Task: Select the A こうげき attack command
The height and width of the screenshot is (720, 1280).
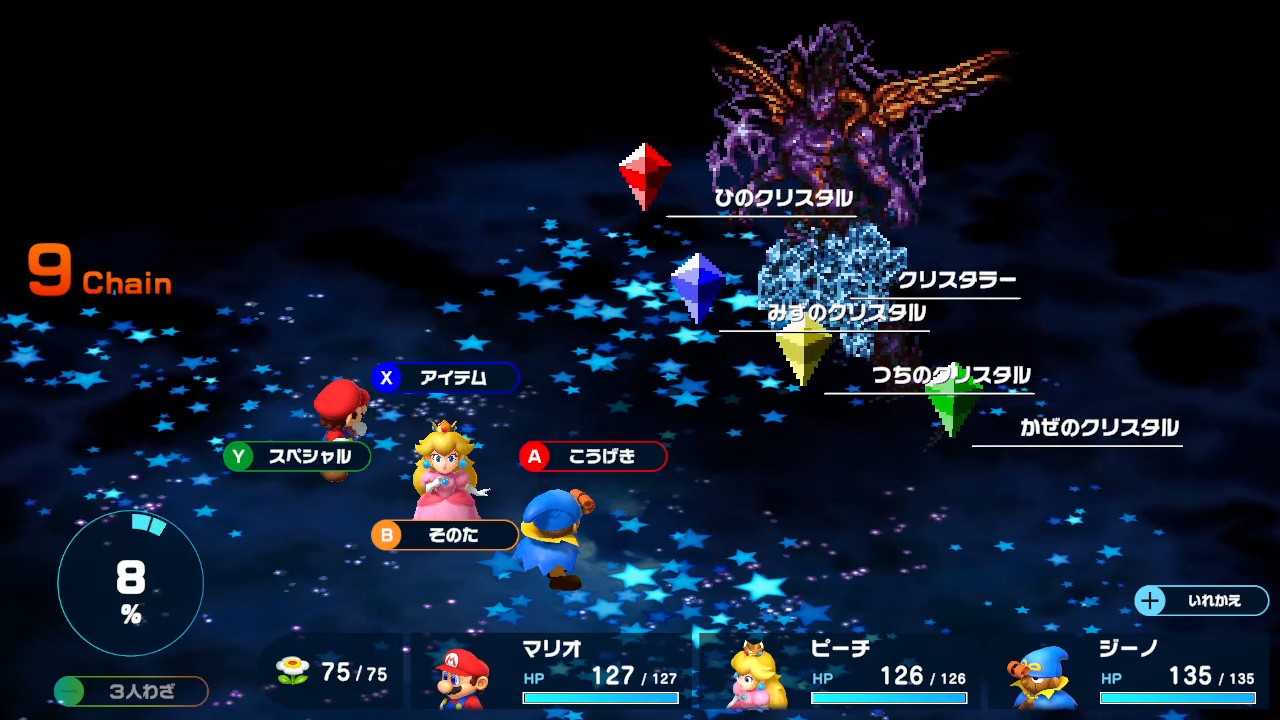Action: [592, 457]
